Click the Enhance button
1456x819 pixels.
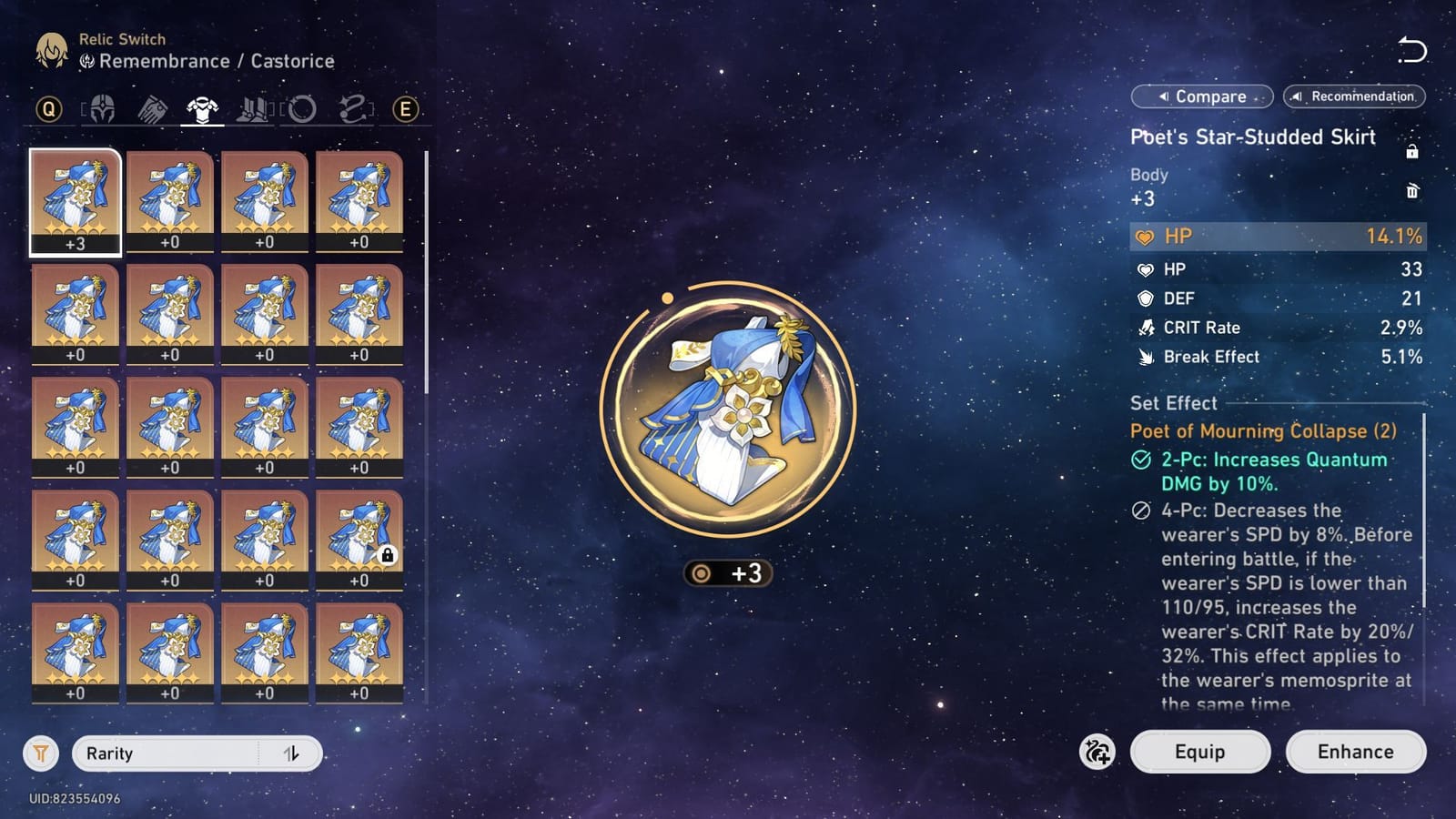pos(1355,752)
